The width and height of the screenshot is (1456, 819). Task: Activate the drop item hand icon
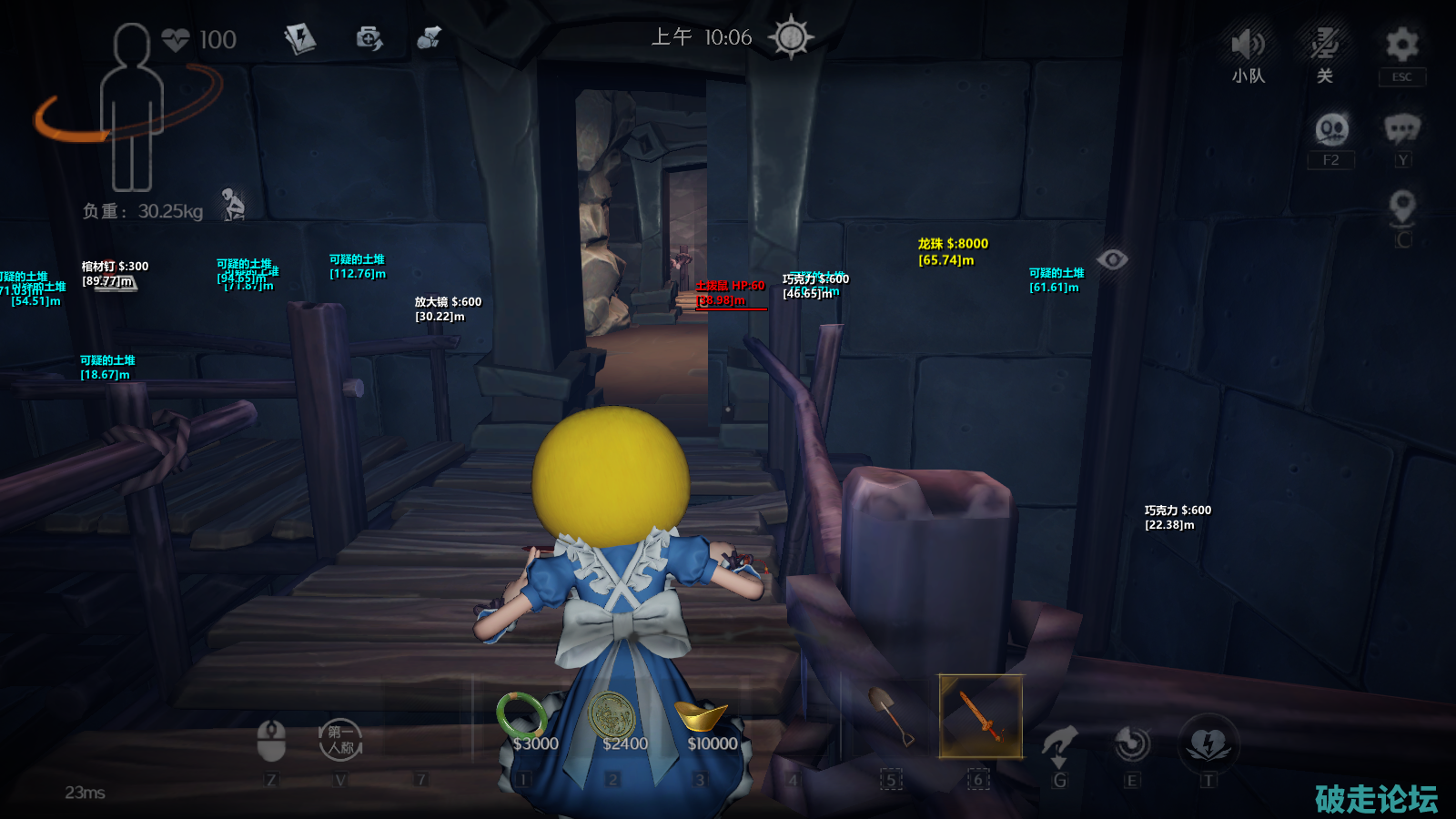point(1059,744)
